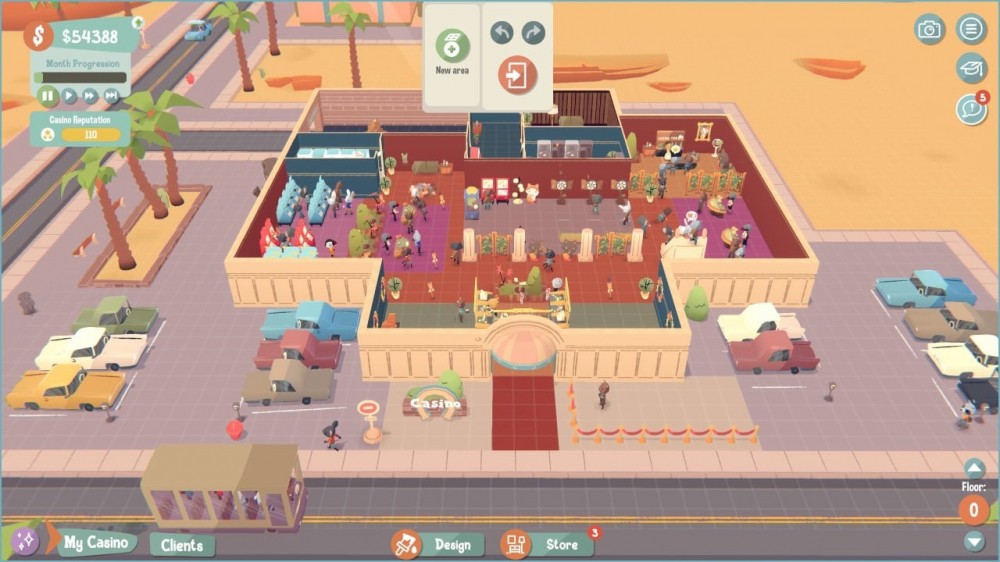
Task: Exit build mode with the red door button
Action: [x=517, y=75]
